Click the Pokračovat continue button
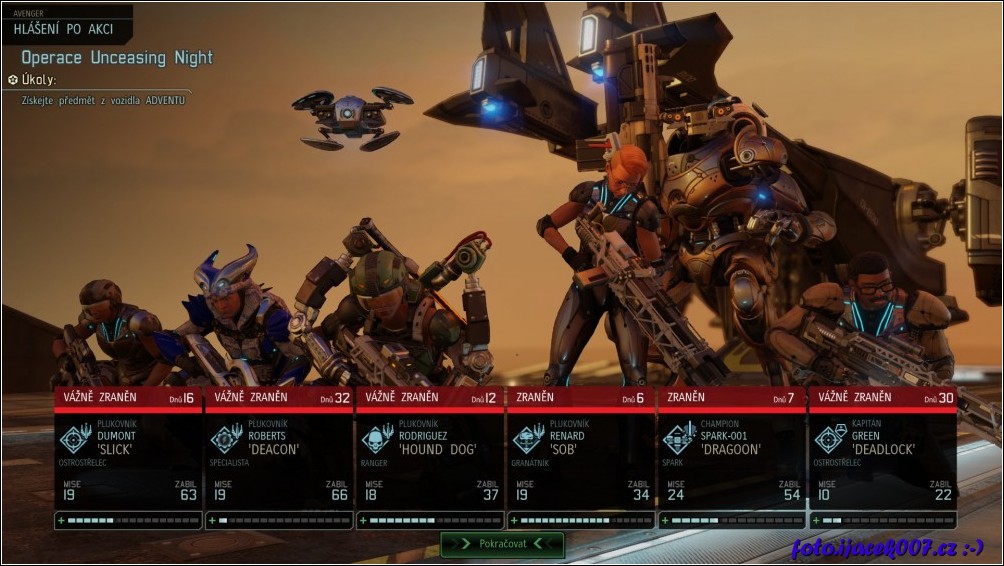 pyautogui.click(x=502, y=544)
